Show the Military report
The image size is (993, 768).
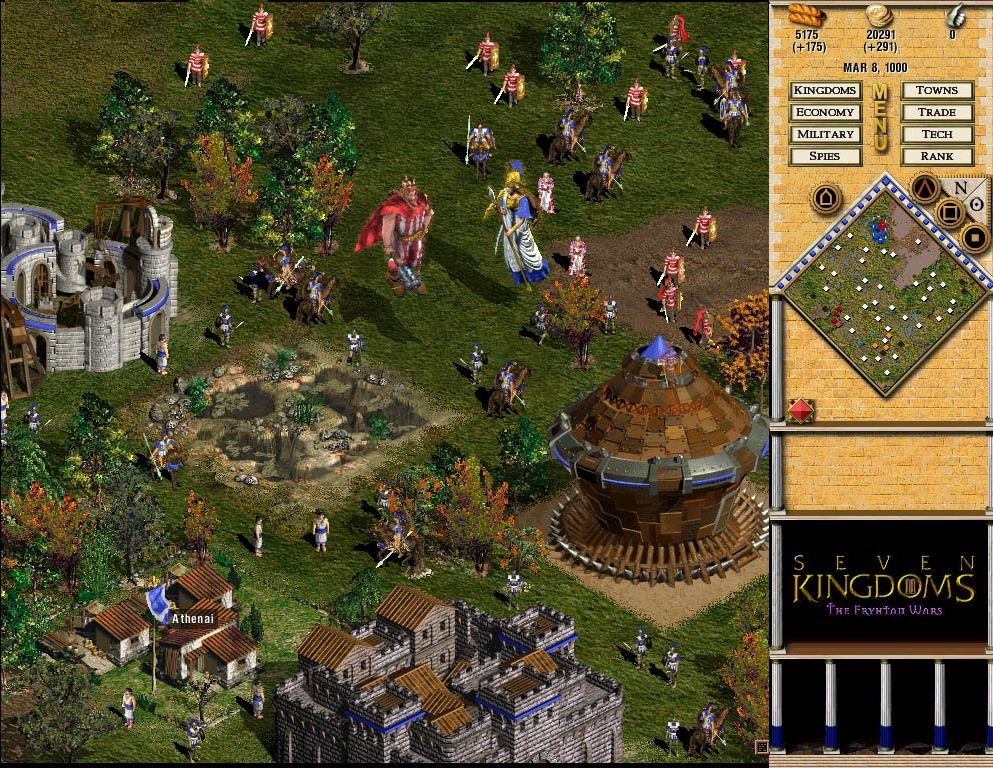click(x=825, y=134)
